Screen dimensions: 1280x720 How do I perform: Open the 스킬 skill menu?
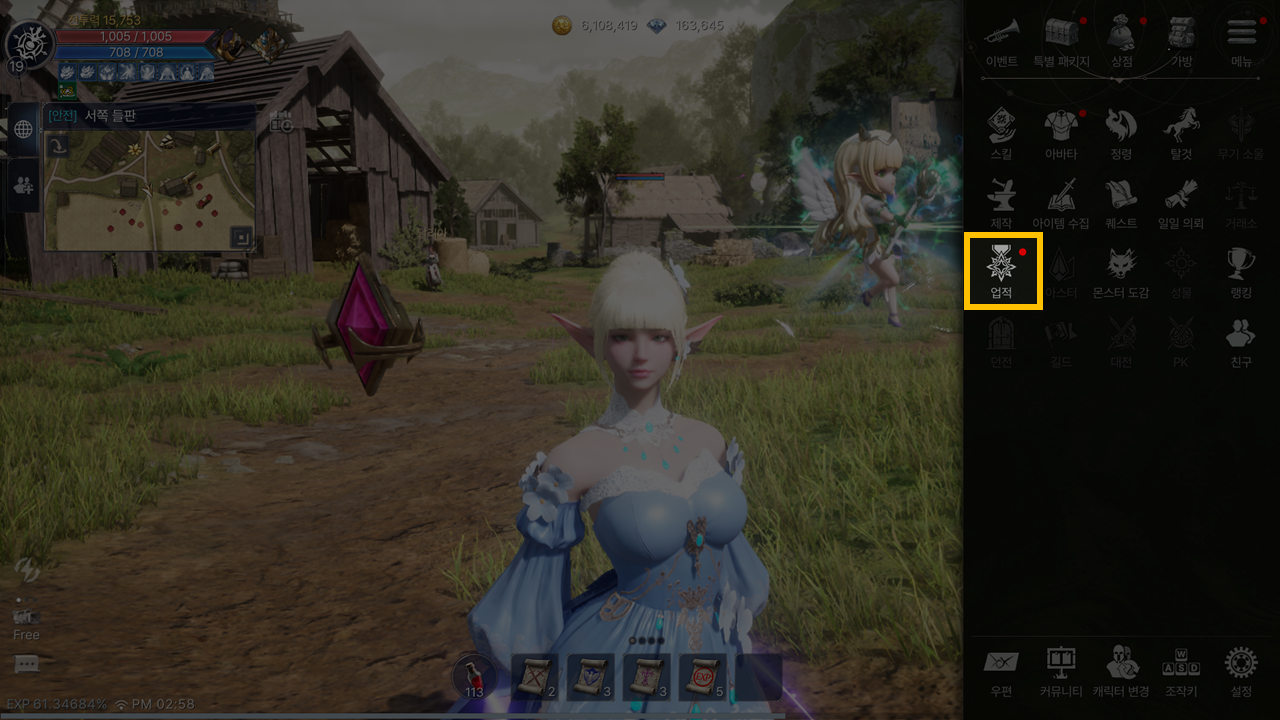1001,132
